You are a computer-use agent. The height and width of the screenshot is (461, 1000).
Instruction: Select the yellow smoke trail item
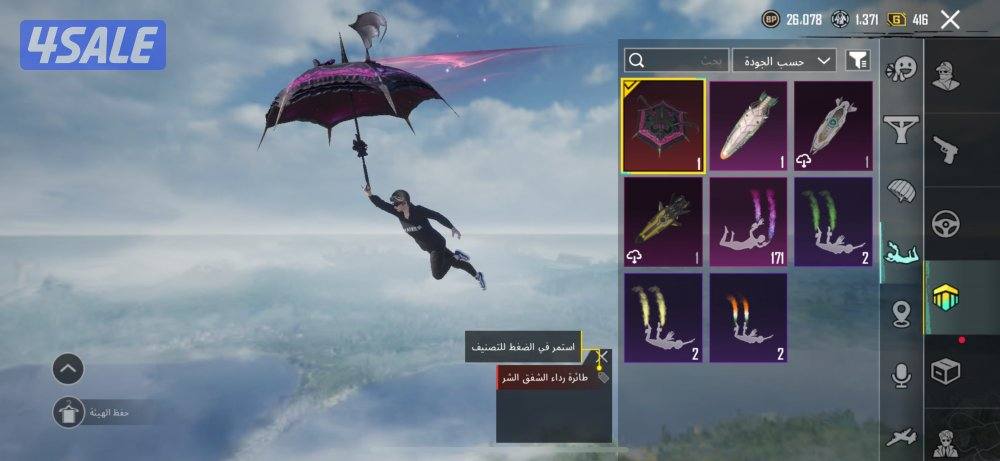(663, 317)
